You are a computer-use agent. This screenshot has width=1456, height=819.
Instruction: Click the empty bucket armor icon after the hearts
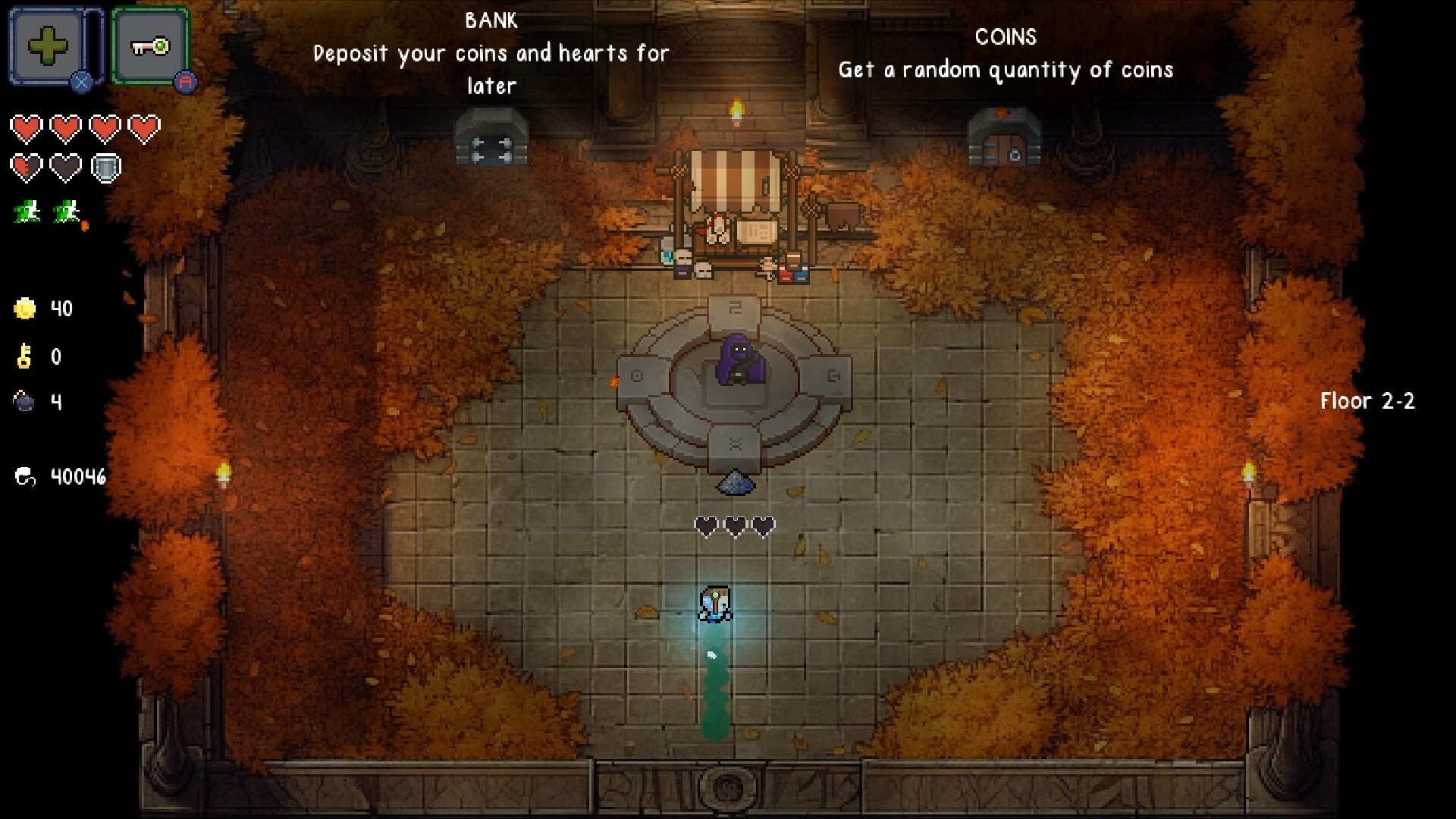[x=105, y=167]
